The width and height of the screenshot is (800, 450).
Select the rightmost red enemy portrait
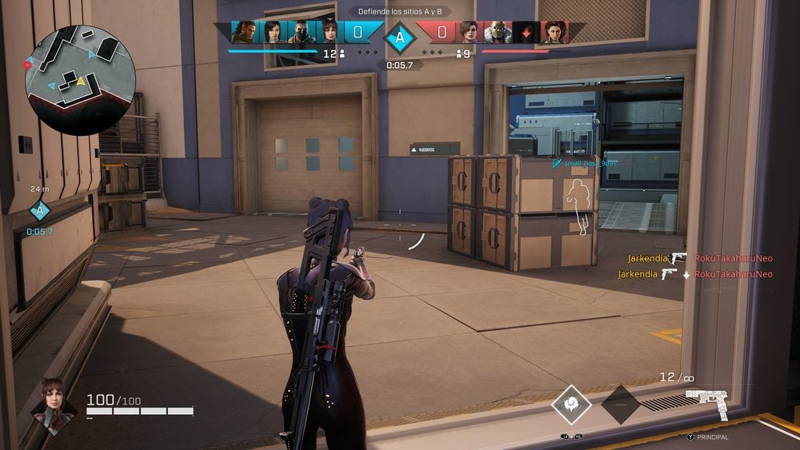pos(555,32)
